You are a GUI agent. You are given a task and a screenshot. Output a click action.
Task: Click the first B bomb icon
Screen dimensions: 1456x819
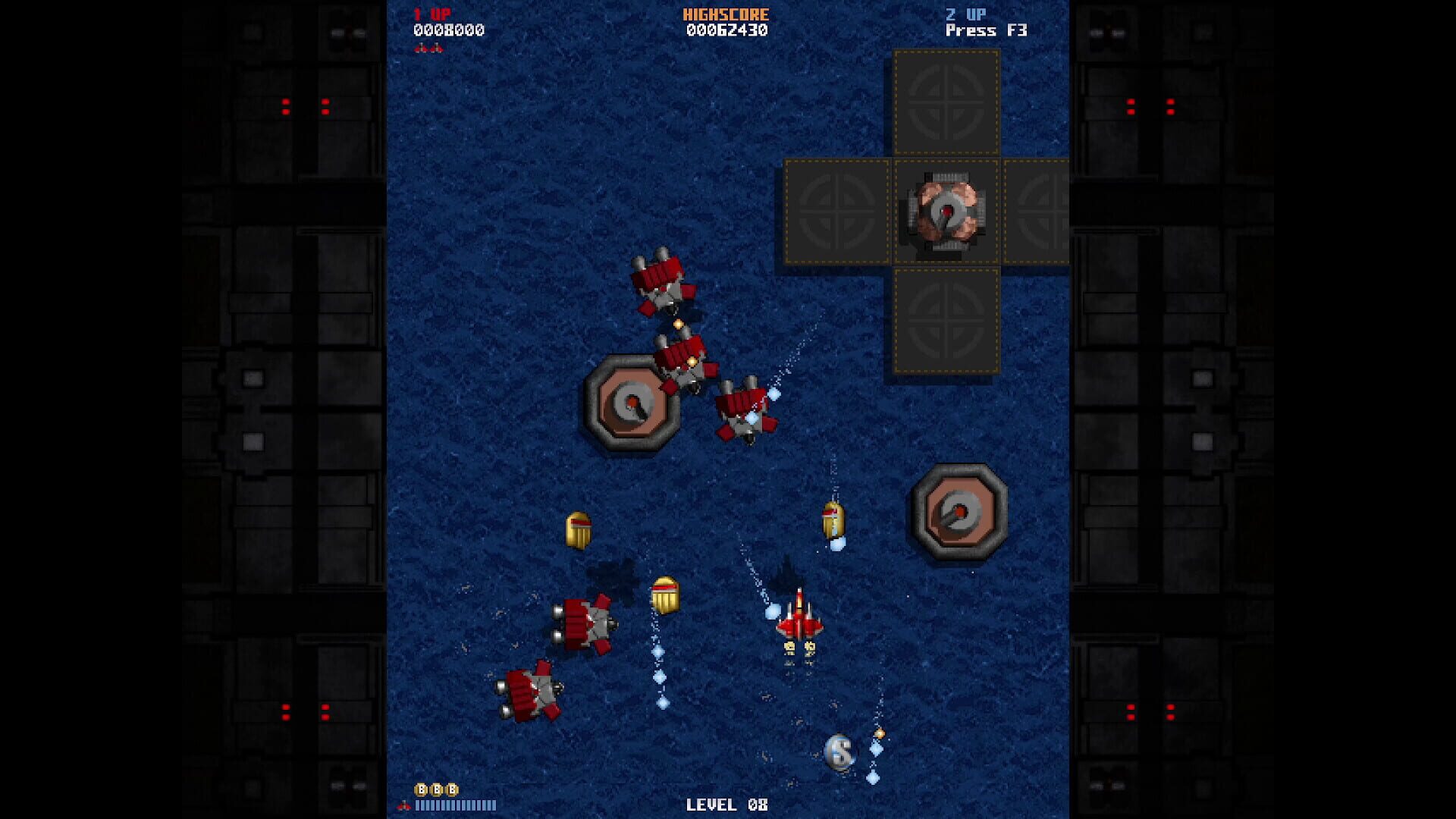coord(422,789)
